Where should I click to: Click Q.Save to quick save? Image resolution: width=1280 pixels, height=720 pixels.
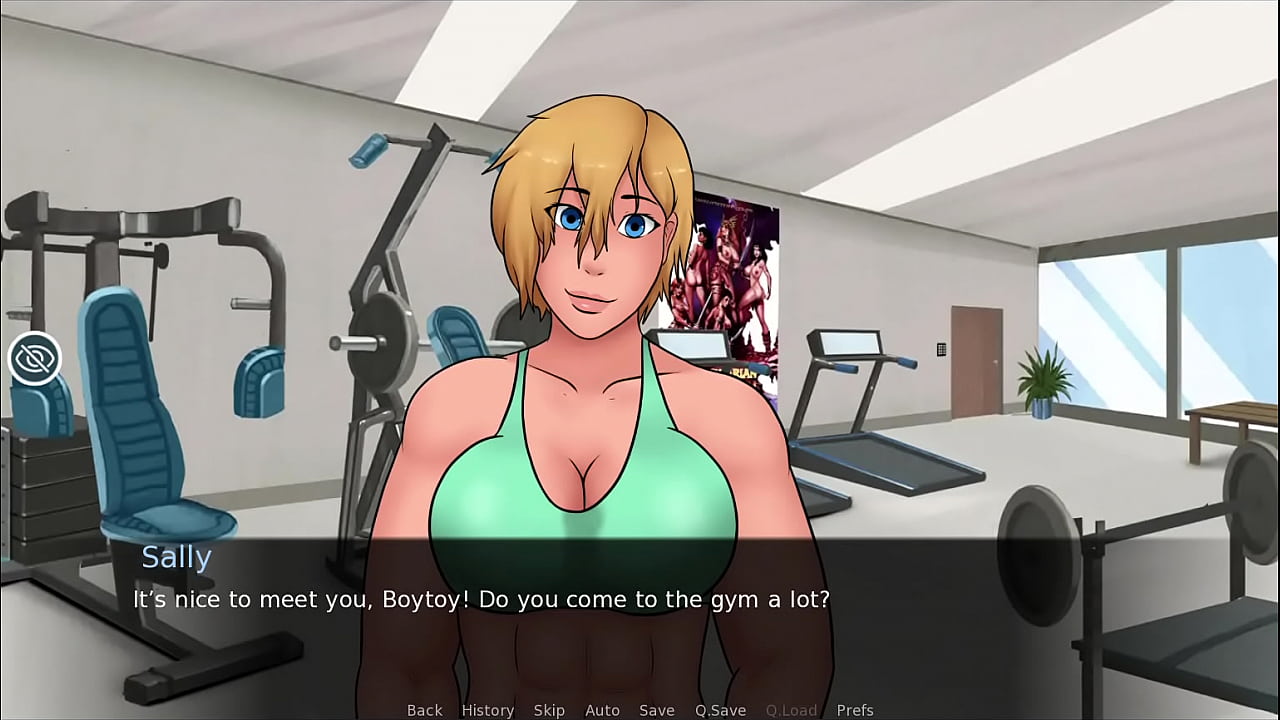click(720, 710)
